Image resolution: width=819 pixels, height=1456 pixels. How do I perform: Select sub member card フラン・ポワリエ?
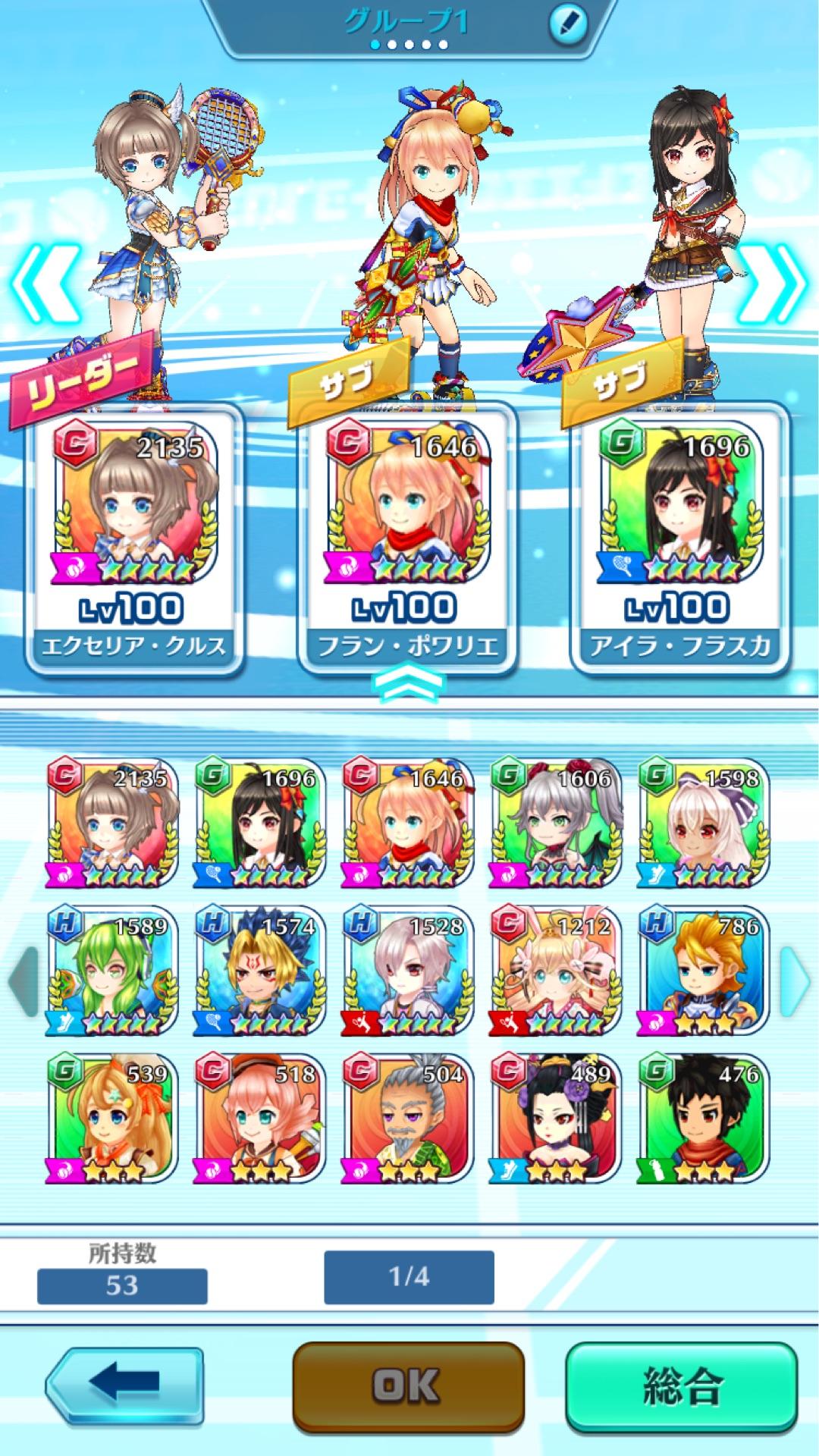pyautogui.click(x=407, y=538)
